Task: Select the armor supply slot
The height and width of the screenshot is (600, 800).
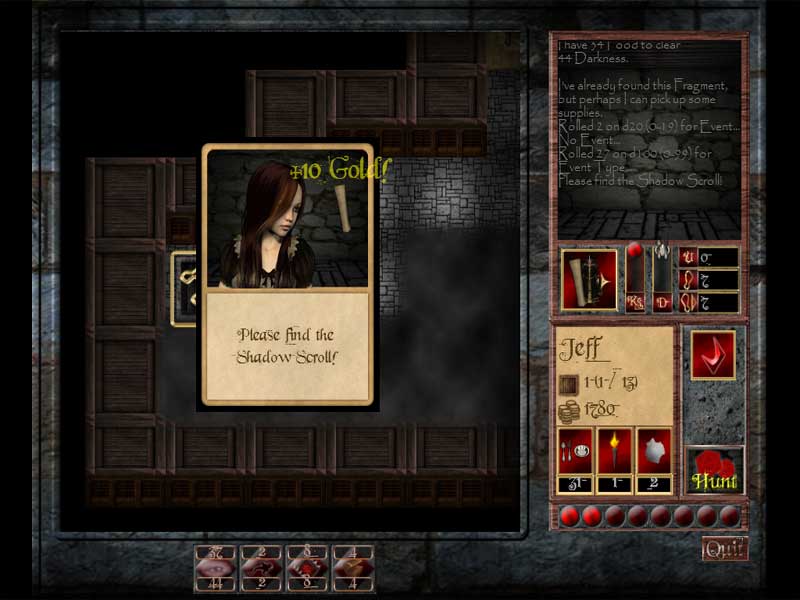Action: tap(653, 452)
